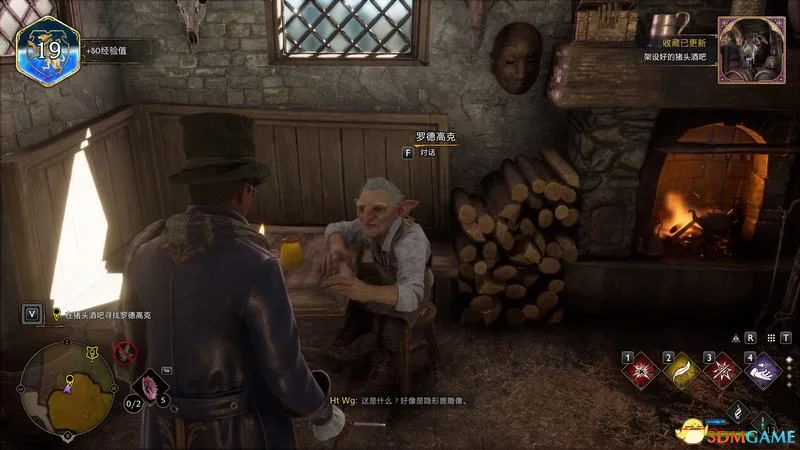Image resolution: width=800 pixels, height=450 pixels.
Task: Click the yellow quest marker on minimap
Action: click(69, 380)
